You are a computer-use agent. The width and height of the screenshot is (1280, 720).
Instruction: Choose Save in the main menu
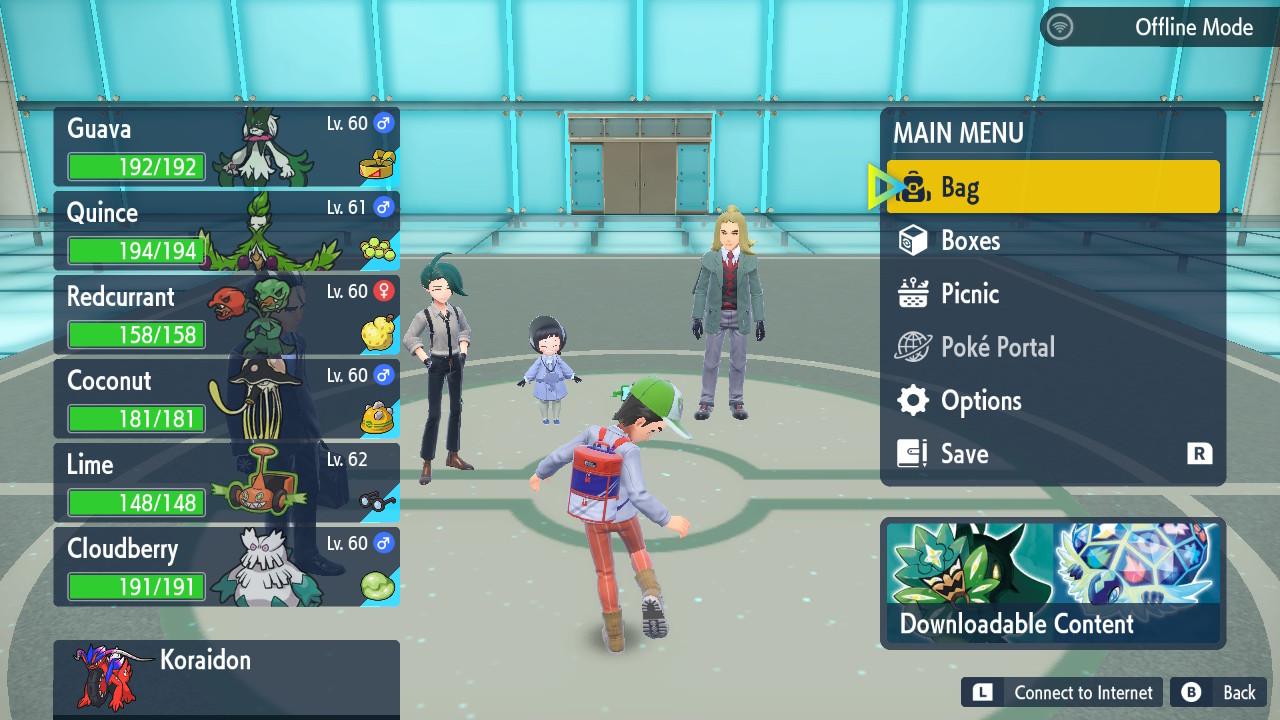[1052, 454]
